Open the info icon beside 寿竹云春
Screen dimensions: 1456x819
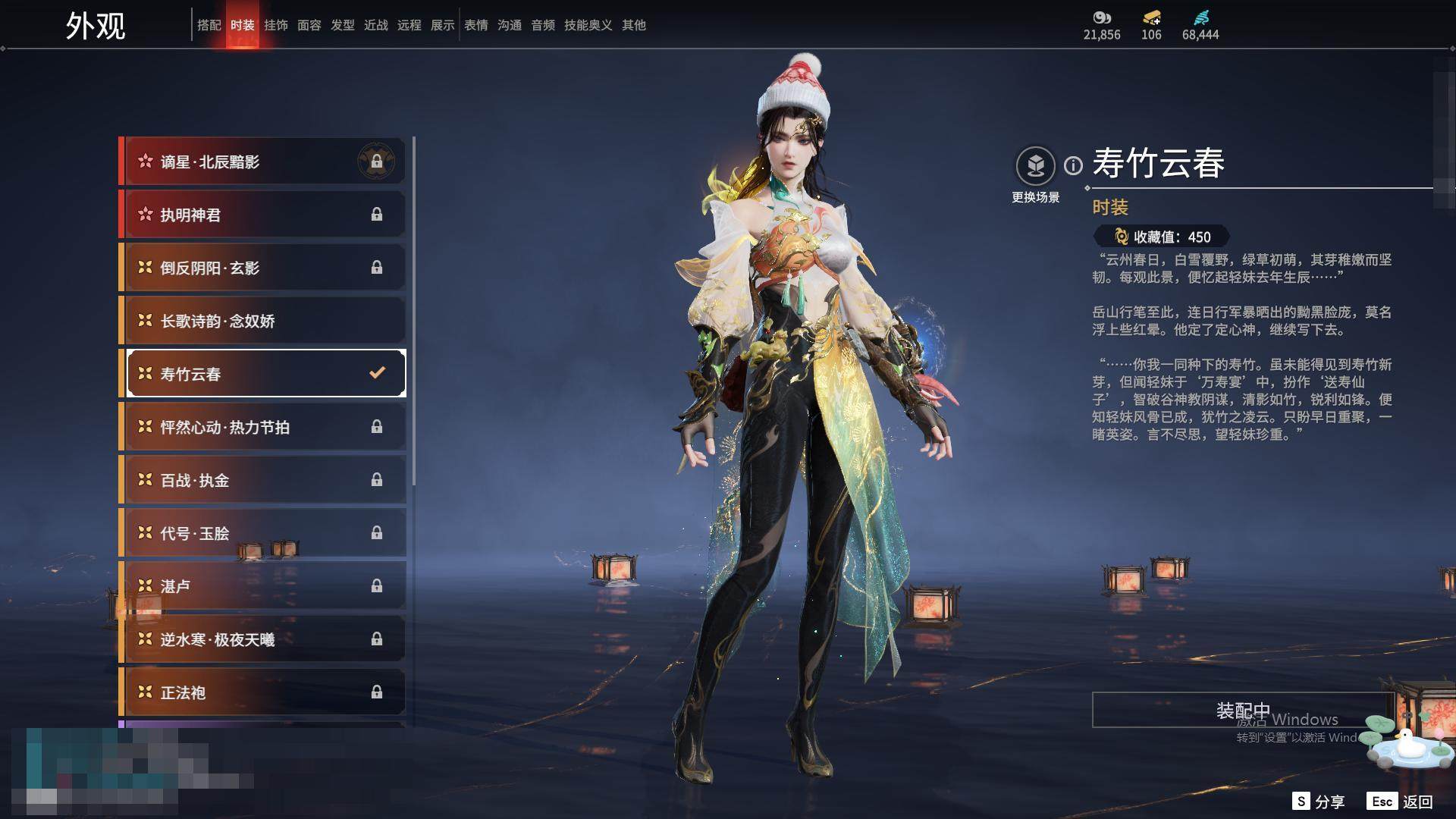1073,165
